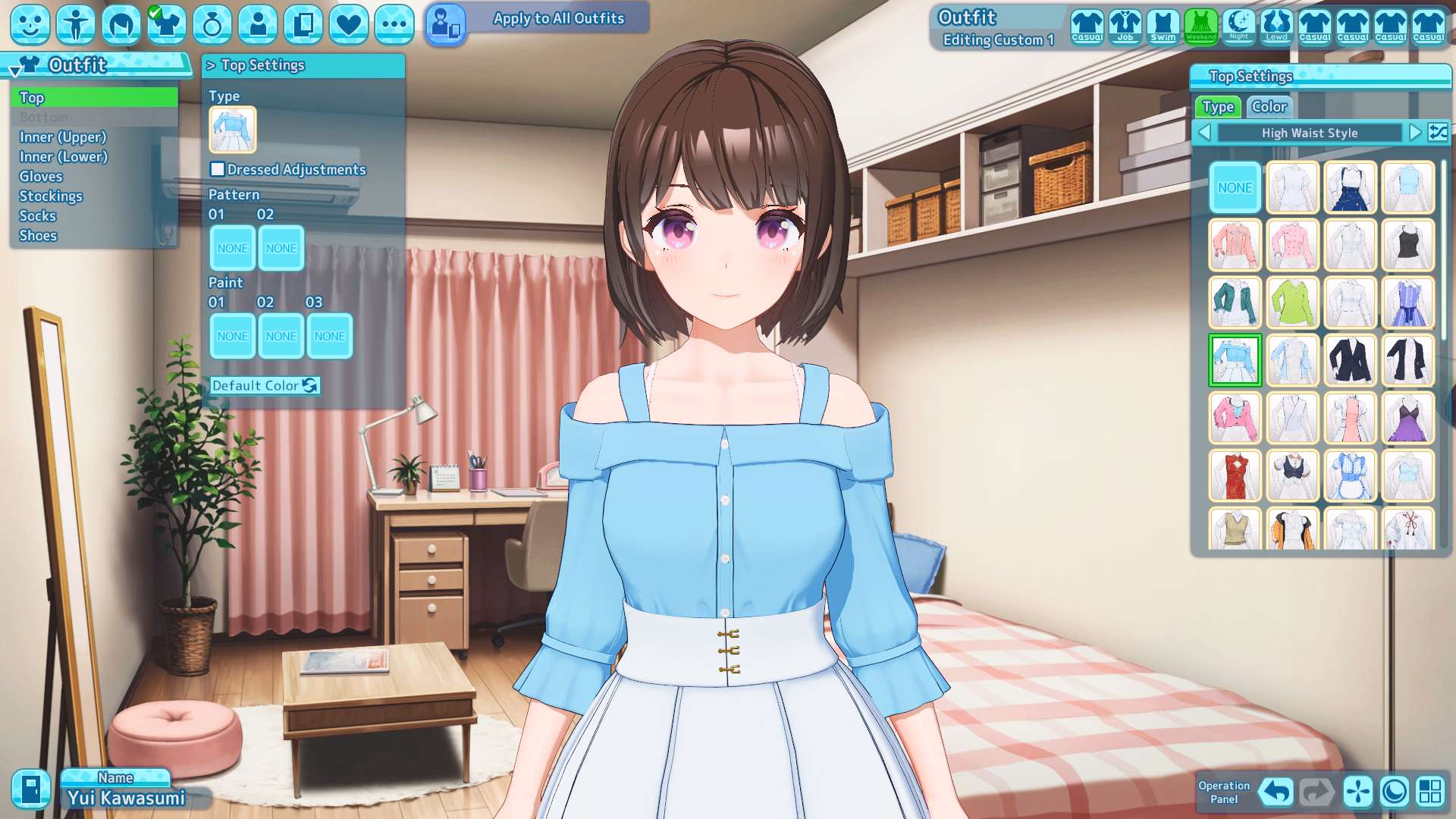The width and height of the screenshot is (1456, 819).
Task: Click the exit door icon
Action: 30,789
